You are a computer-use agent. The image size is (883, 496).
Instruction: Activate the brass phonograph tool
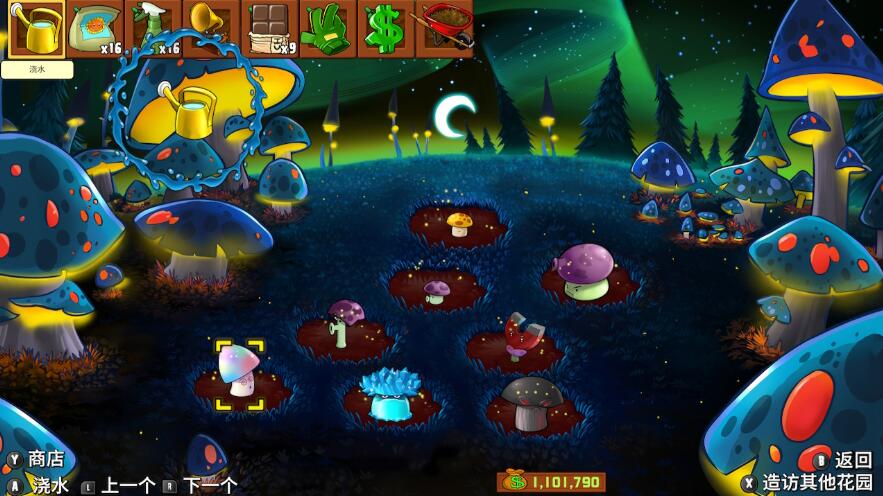[211, 29]
